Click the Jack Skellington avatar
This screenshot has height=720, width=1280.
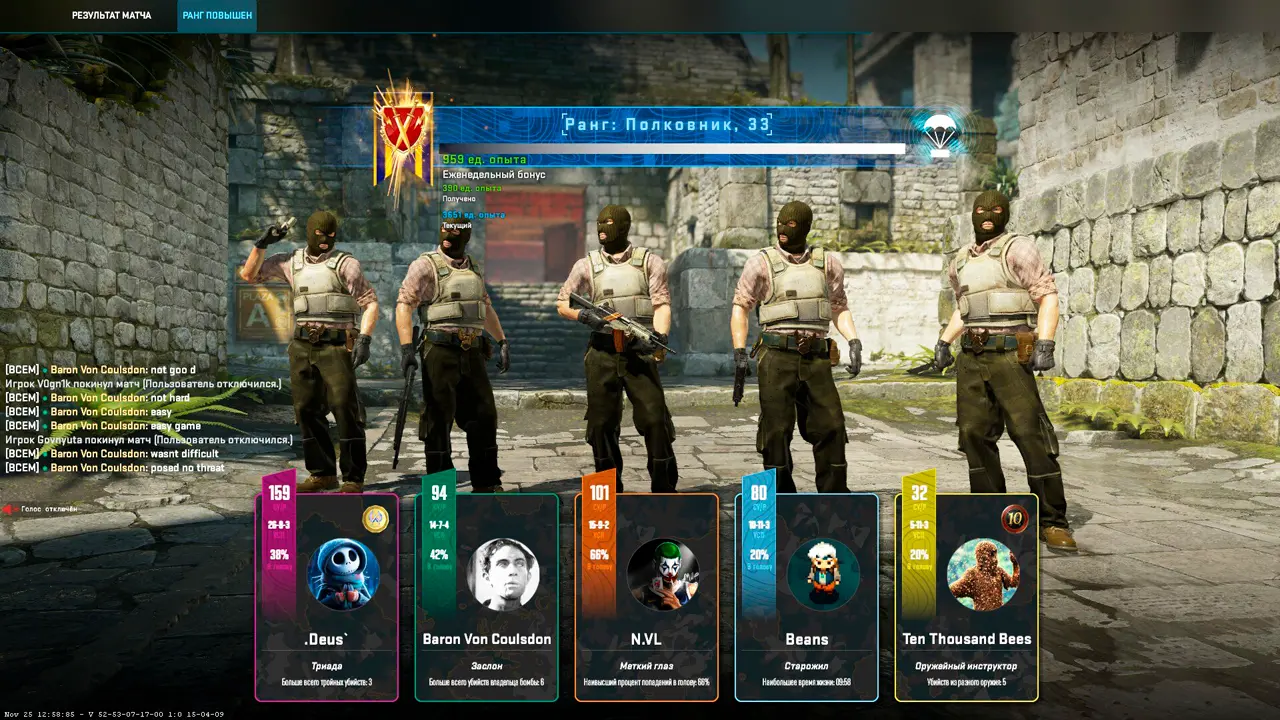343,574
